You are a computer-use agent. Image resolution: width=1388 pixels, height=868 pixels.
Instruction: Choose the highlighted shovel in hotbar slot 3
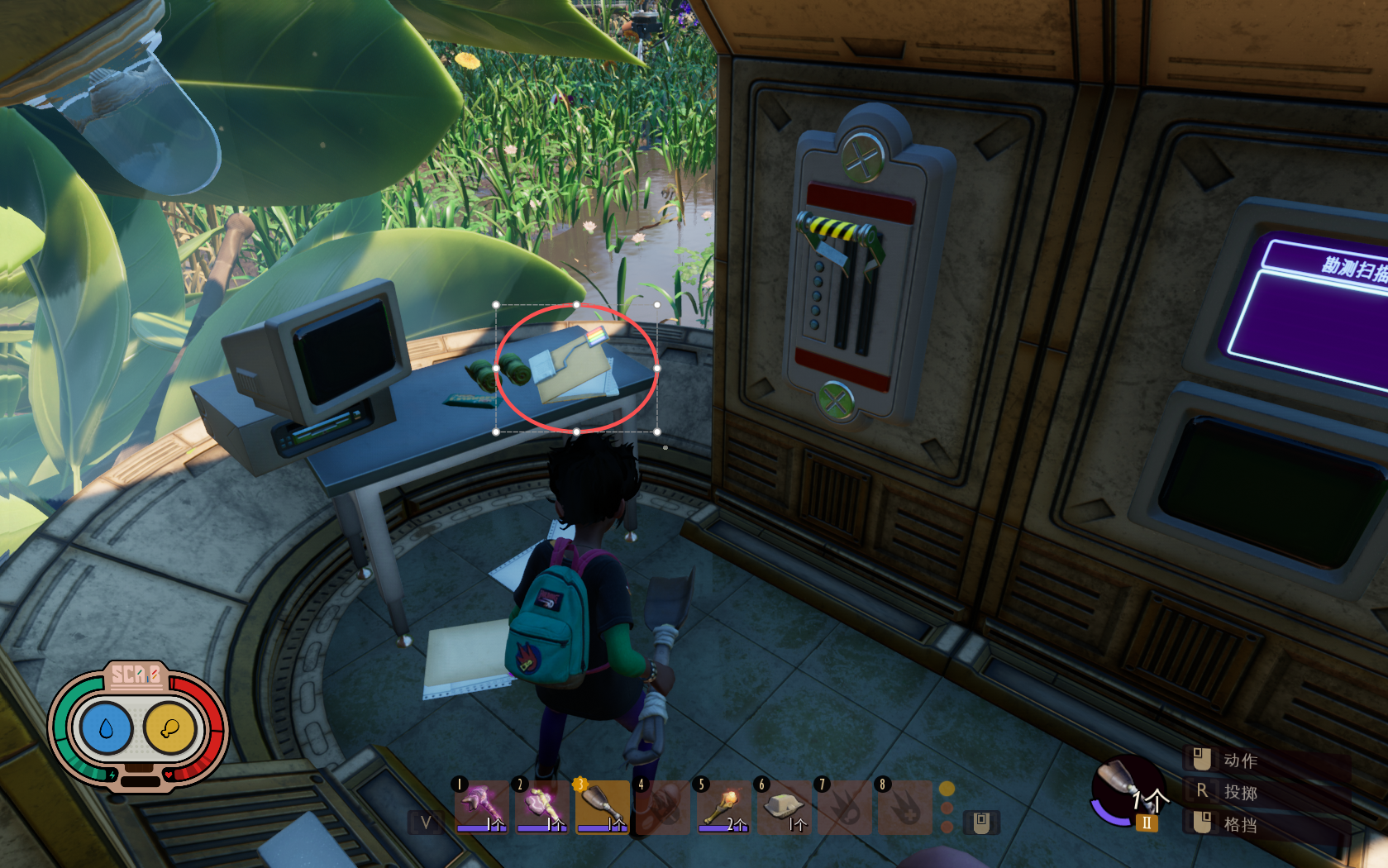[602, 805]
